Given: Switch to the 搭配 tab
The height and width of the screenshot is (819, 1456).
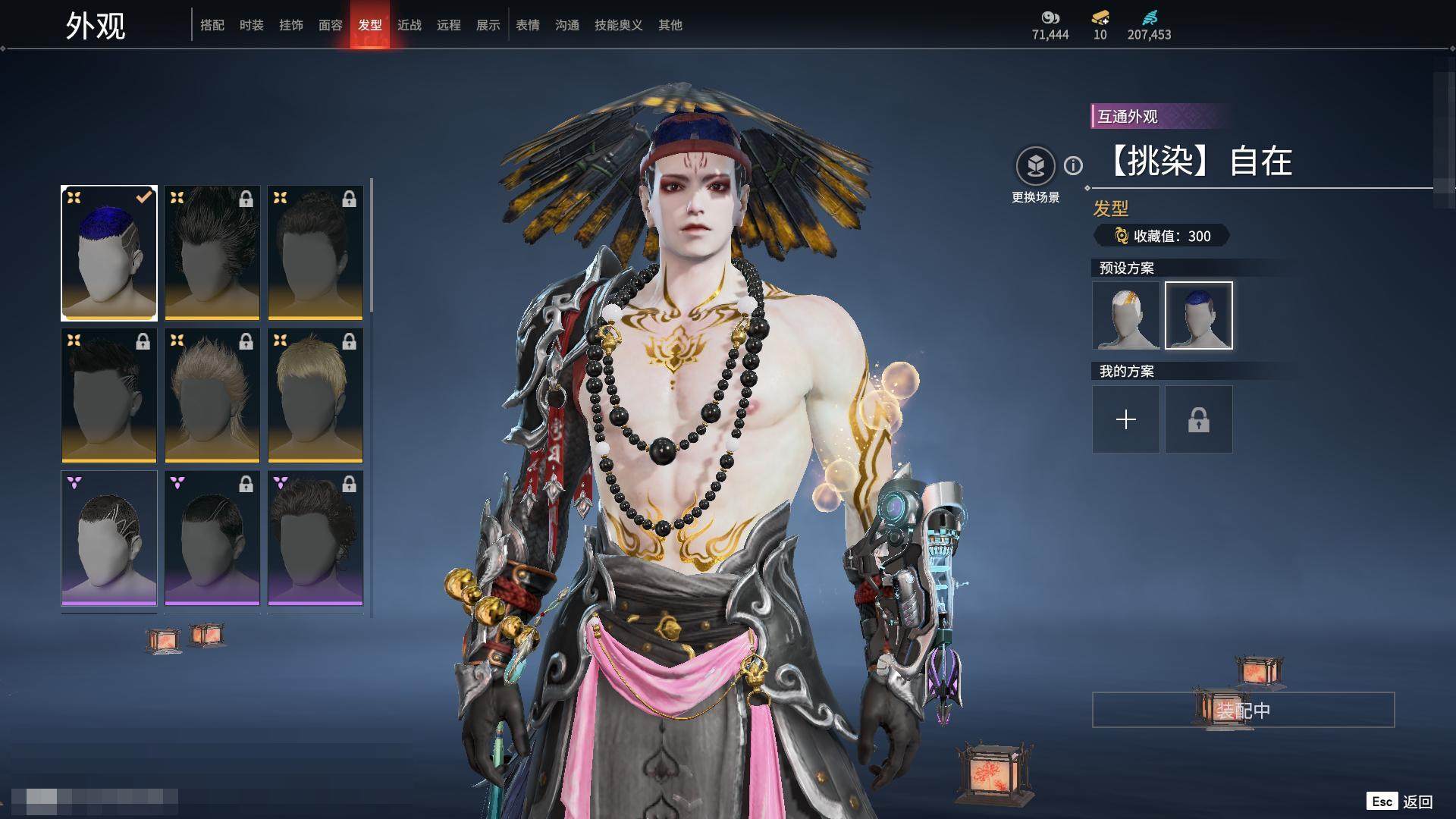Looking at the screenshot, I should 212,25.
